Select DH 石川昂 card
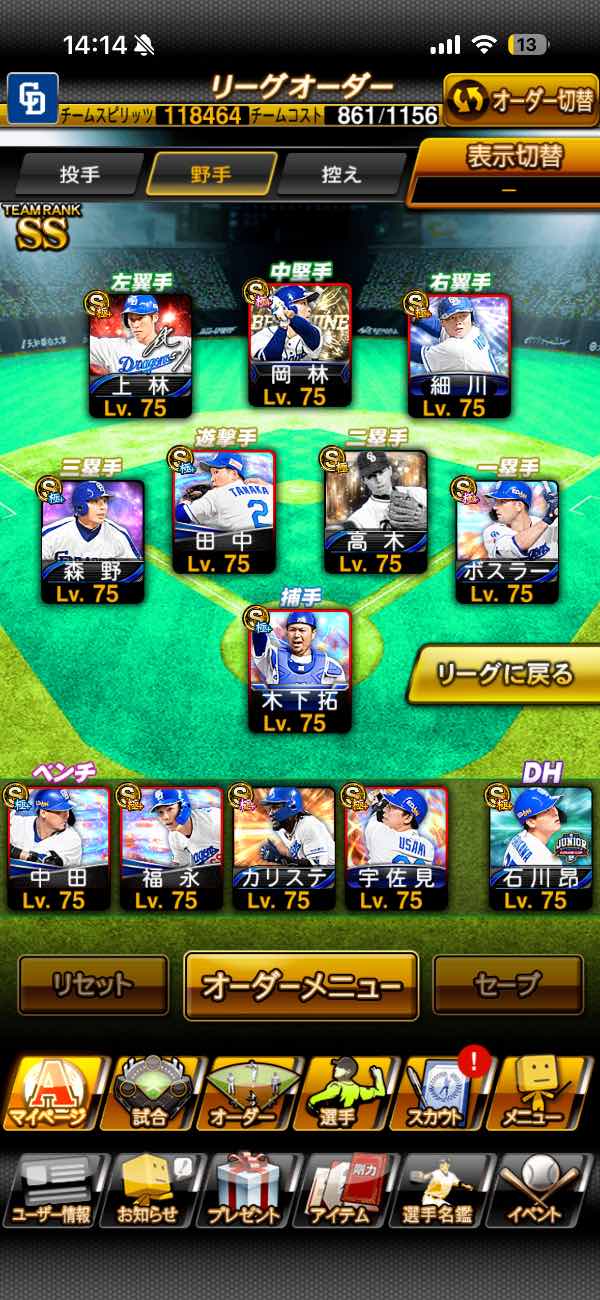This screenshot has height=1300, width=600. [540, 848]
